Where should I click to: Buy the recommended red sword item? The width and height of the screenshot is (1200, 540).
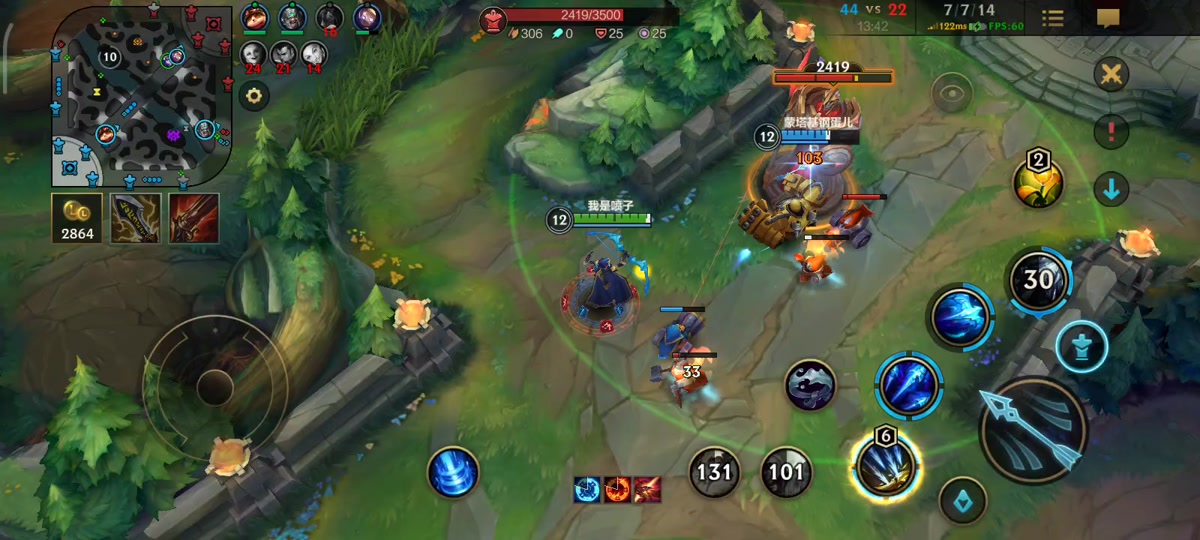tap(193, 218)
